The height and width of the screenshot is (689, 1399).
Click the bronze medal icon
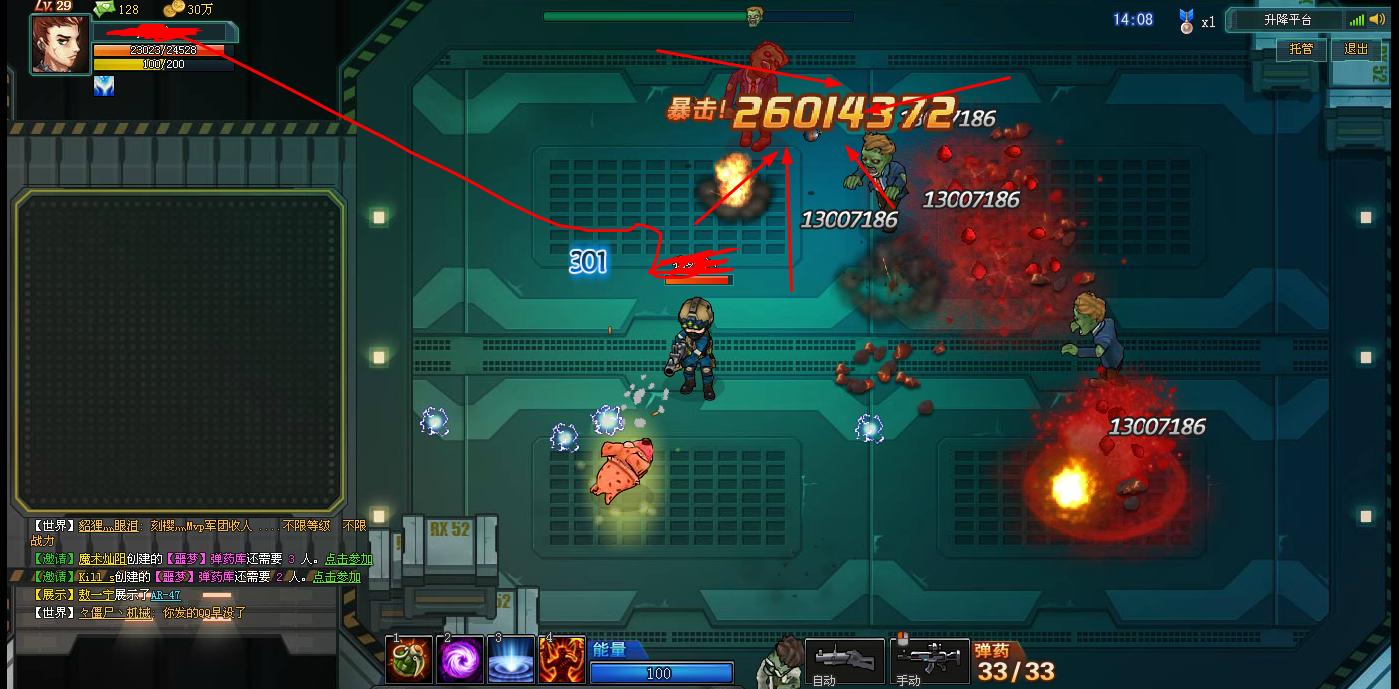[x=1187, y=21]
